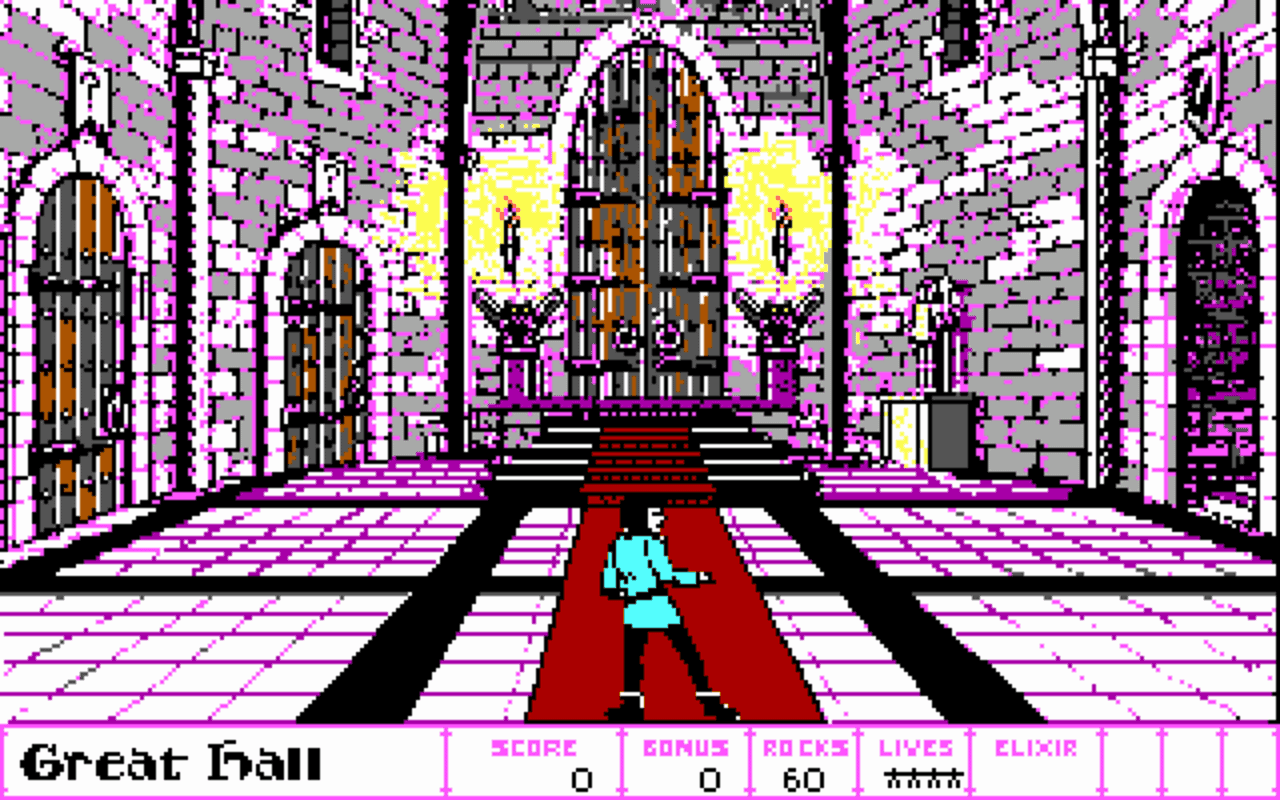Click the player character on the red carpet
Viewport: 1280px width, 800px height.
650,600
